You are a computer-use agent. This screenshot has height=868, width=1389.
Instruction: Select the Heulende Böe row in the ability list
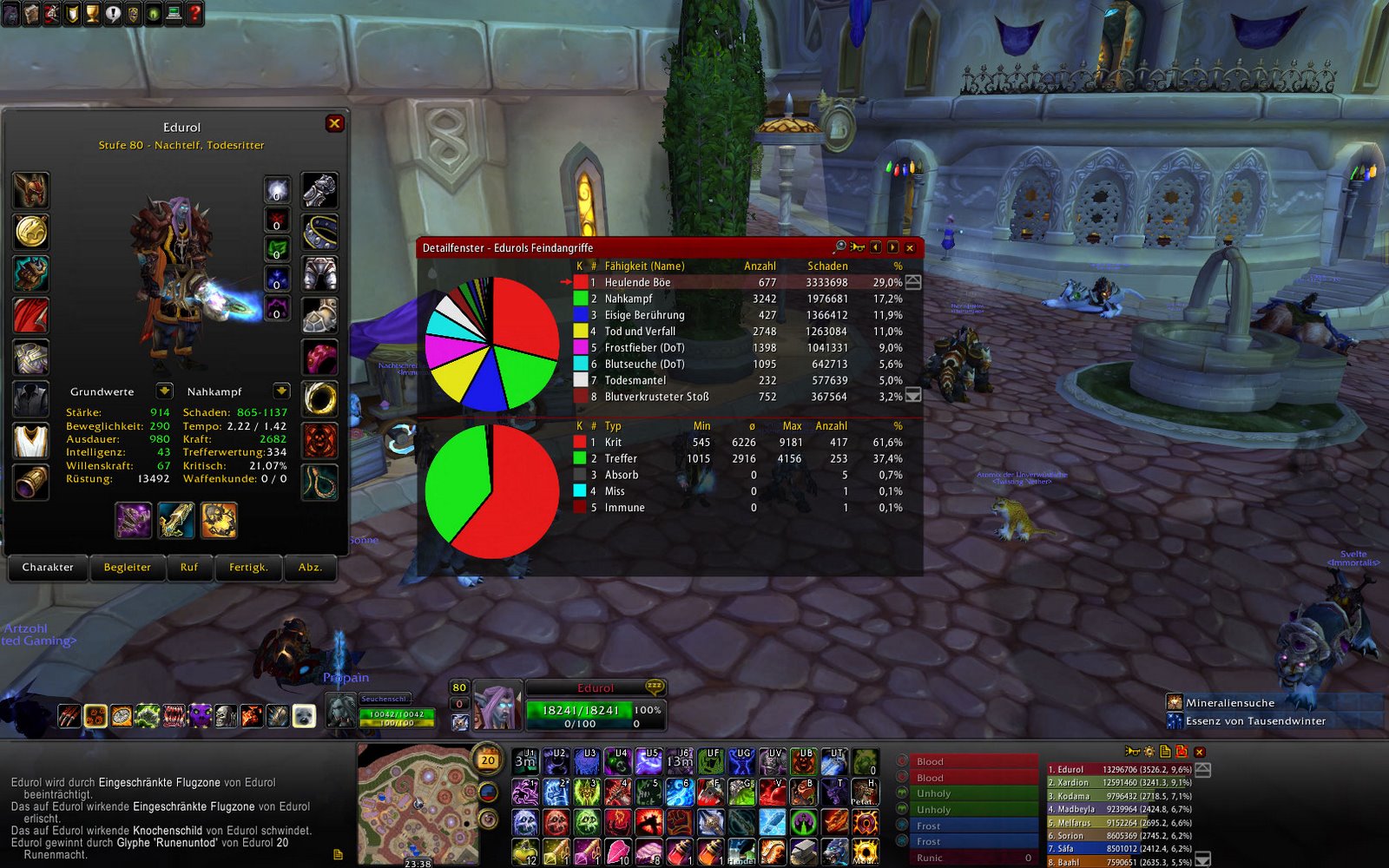pyautogui.click(x=694, y=281)
